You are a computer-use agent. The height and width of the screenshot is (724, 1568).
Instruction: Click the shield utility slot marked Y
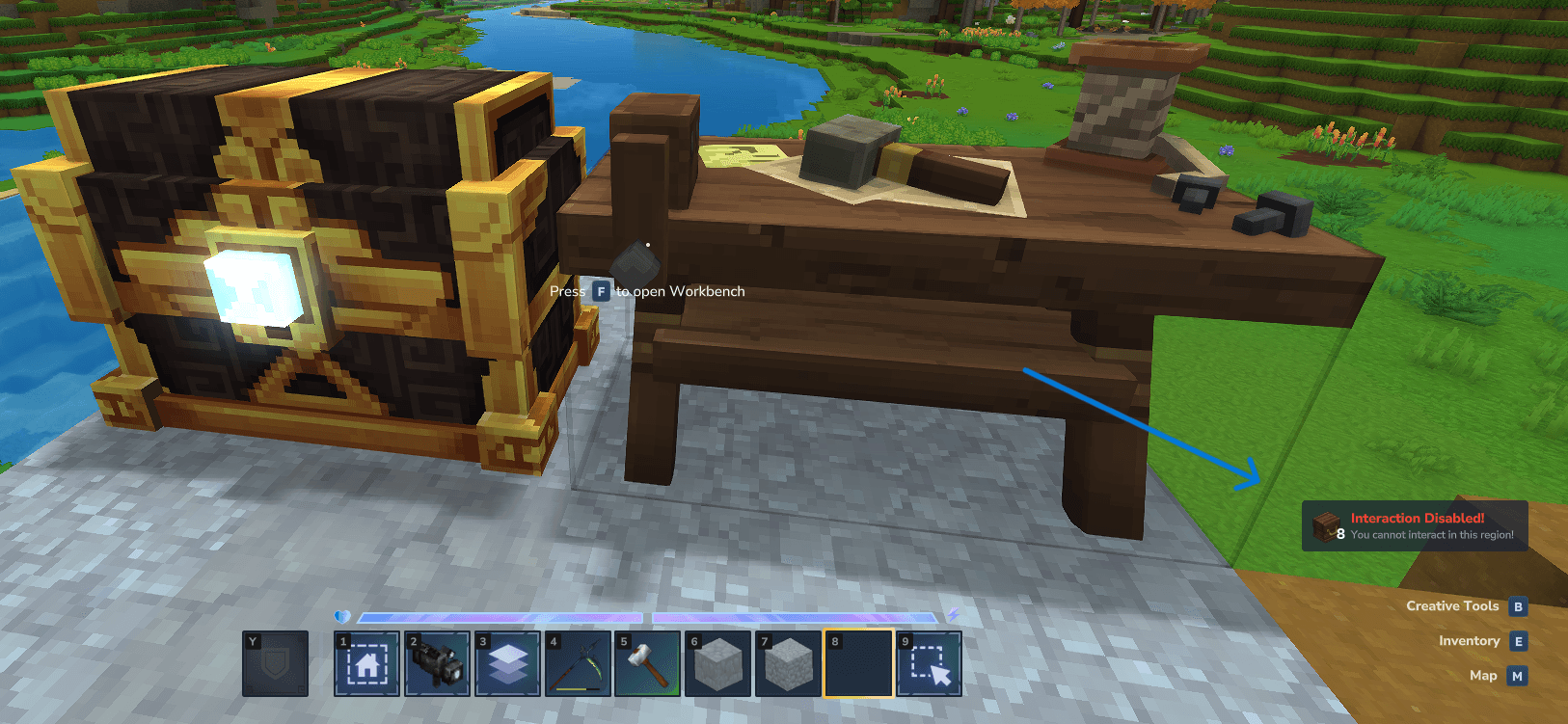pyautogui.click(x=276, y=663)
